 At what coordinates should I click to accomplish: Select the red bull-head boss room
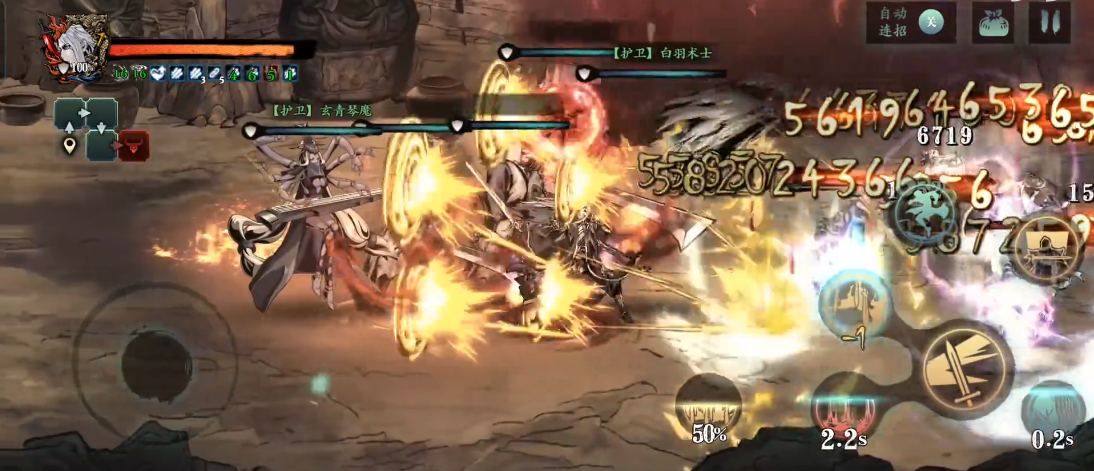tap(133, 146)
